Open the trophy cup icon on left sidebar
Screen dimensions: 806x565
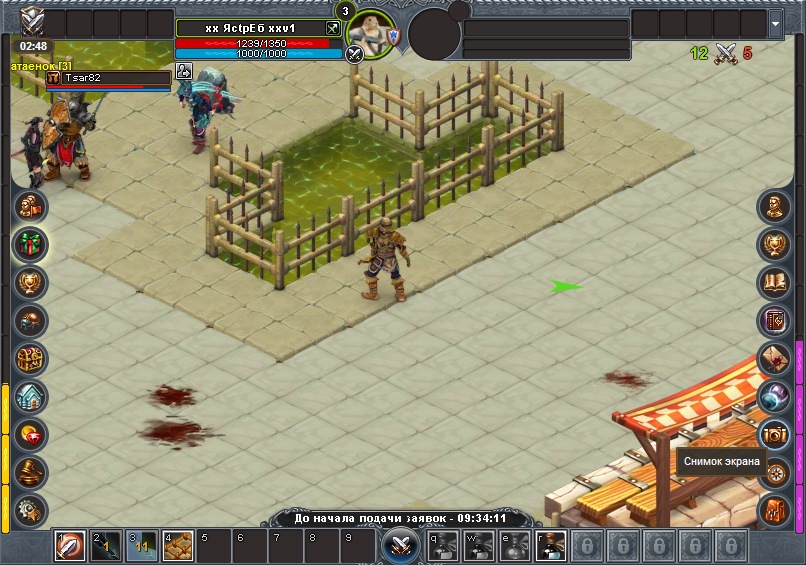pyautogui.click(x=30, y=282)
